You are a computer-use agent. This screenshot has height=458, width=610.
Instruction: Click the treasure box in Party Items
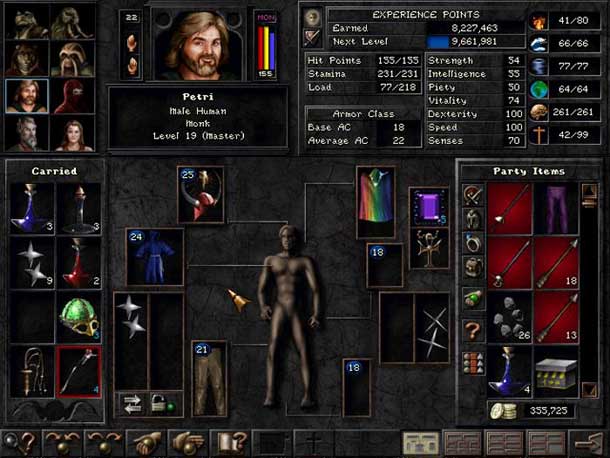click(x=557, y=370)
